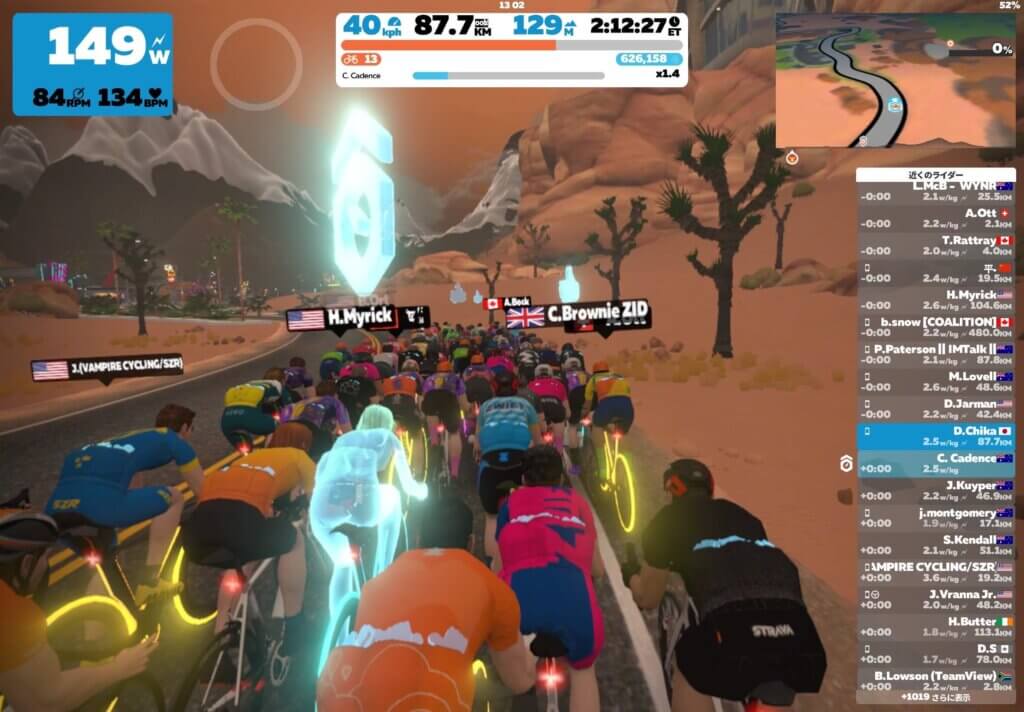Open the route minimap

point(895,79)
